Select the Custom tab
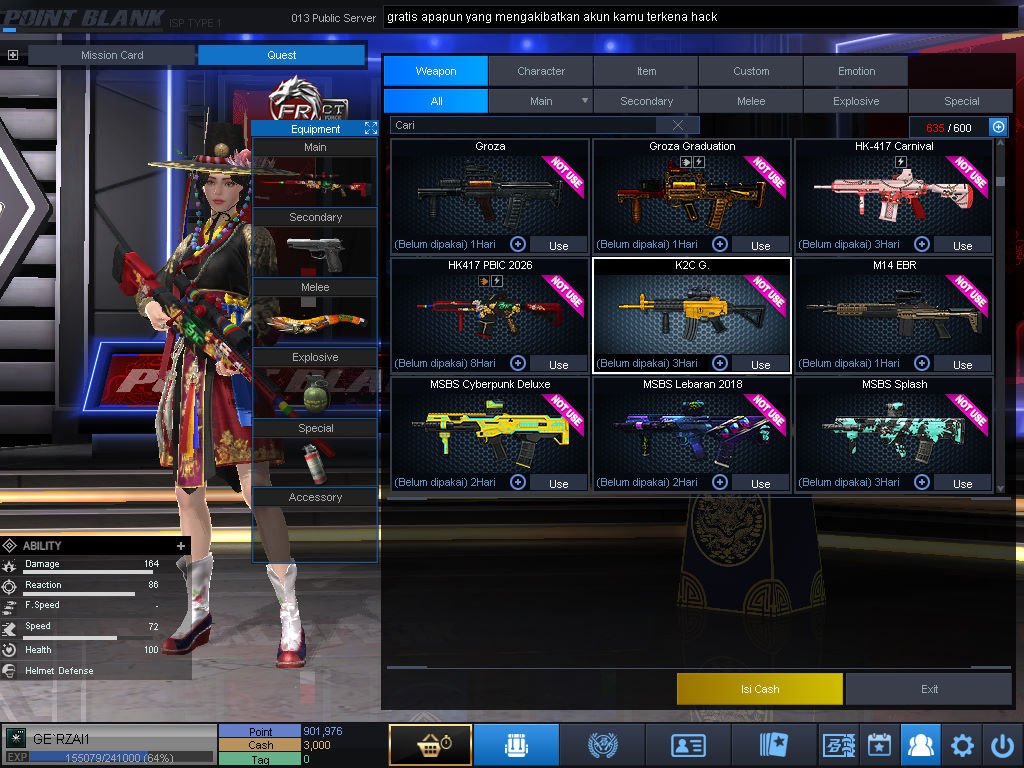The height and width of the screenshot is (768, 1024). [751, 71]
